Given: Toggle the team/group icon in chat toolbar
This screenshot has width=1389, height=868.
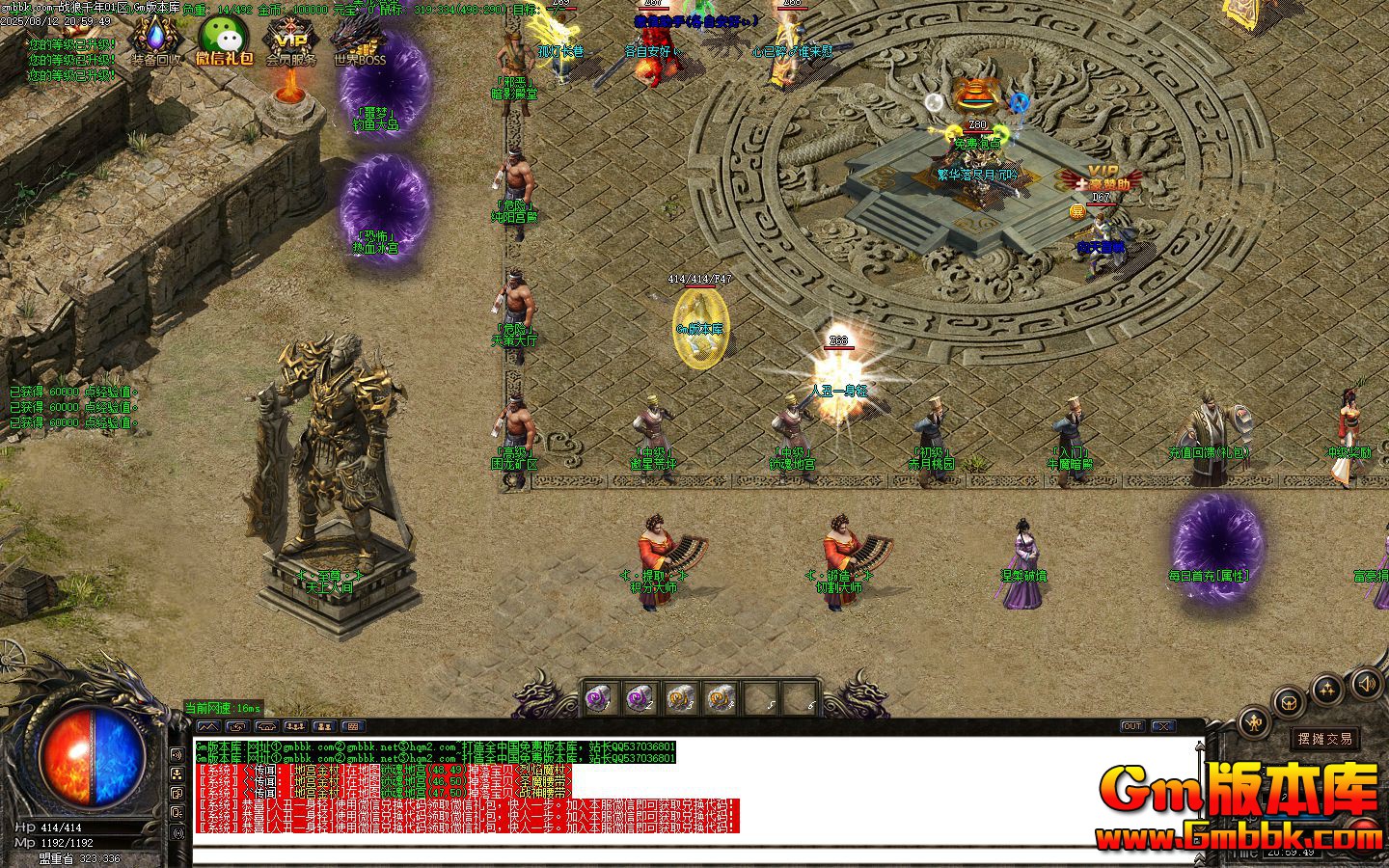Looking at the screenshot, I should [x=295, y=726].
